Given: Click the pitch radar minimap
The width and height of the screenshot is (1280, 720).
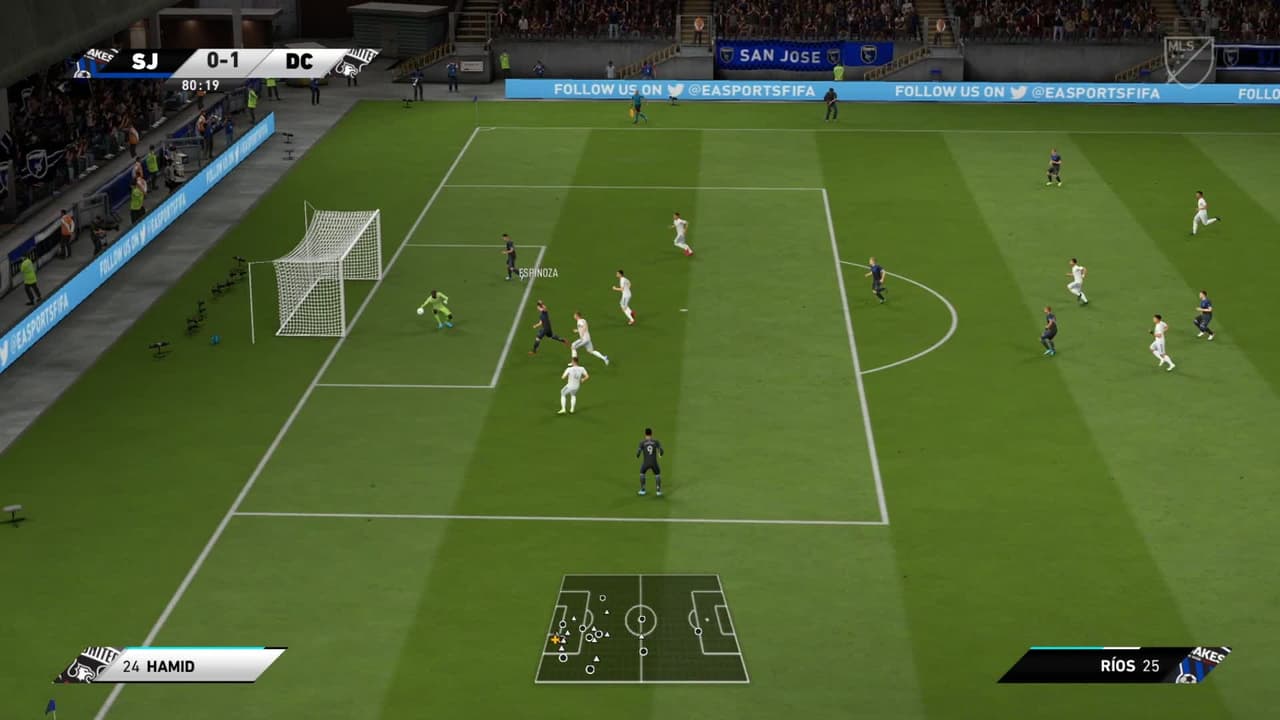Looking at the screenshot, I should click(641, 628).
